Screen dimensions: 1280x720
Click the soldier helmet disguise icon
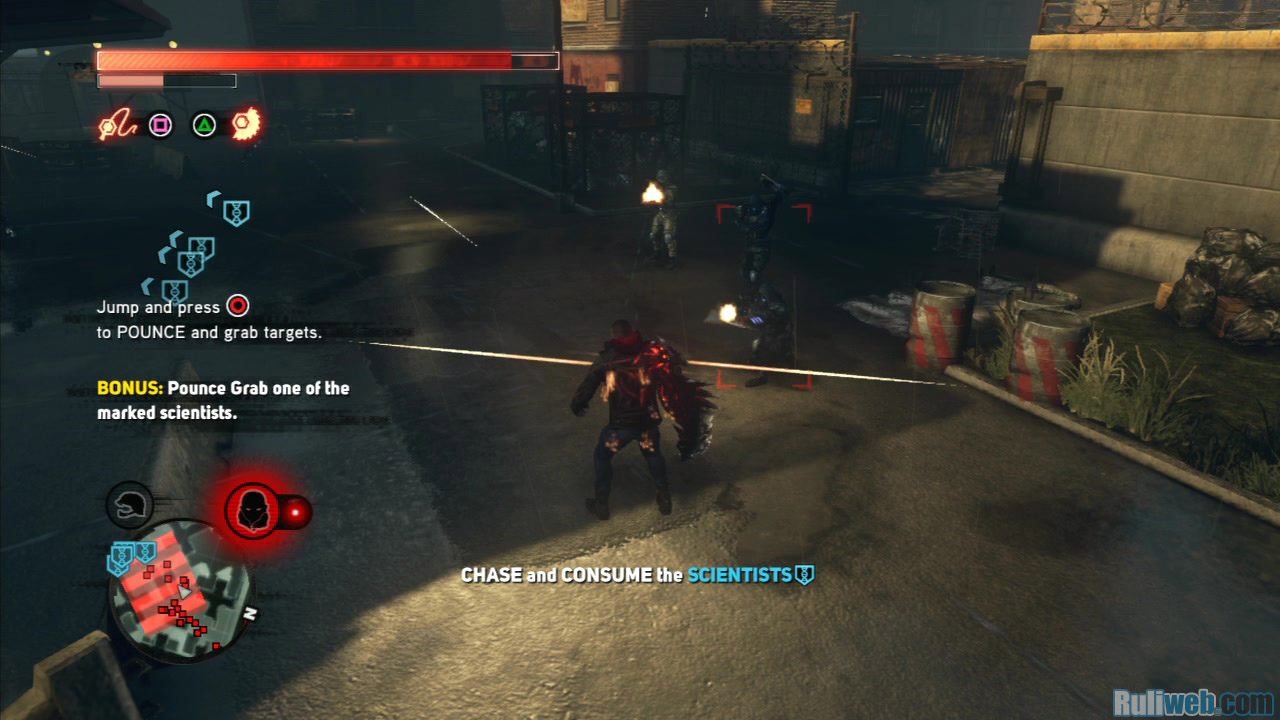click(x=129, y=506)
